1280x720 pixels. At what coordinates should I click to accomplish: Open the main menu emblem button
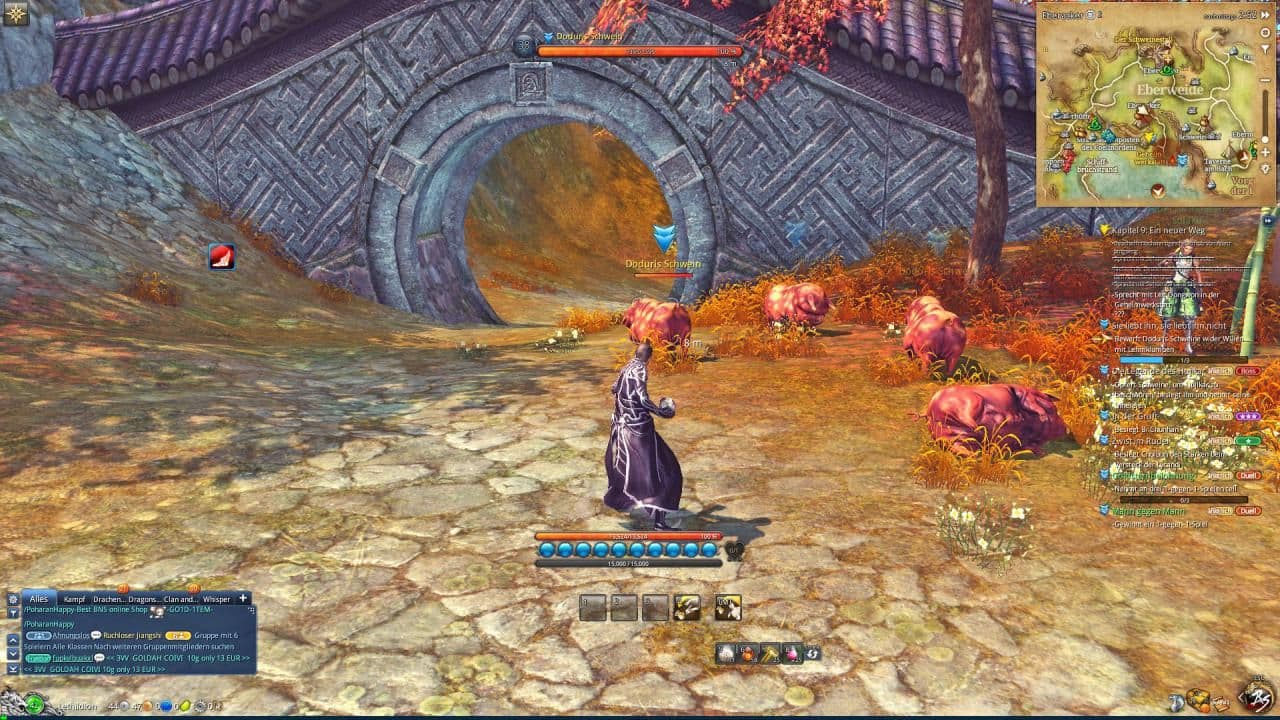(x=1256, y=698)
